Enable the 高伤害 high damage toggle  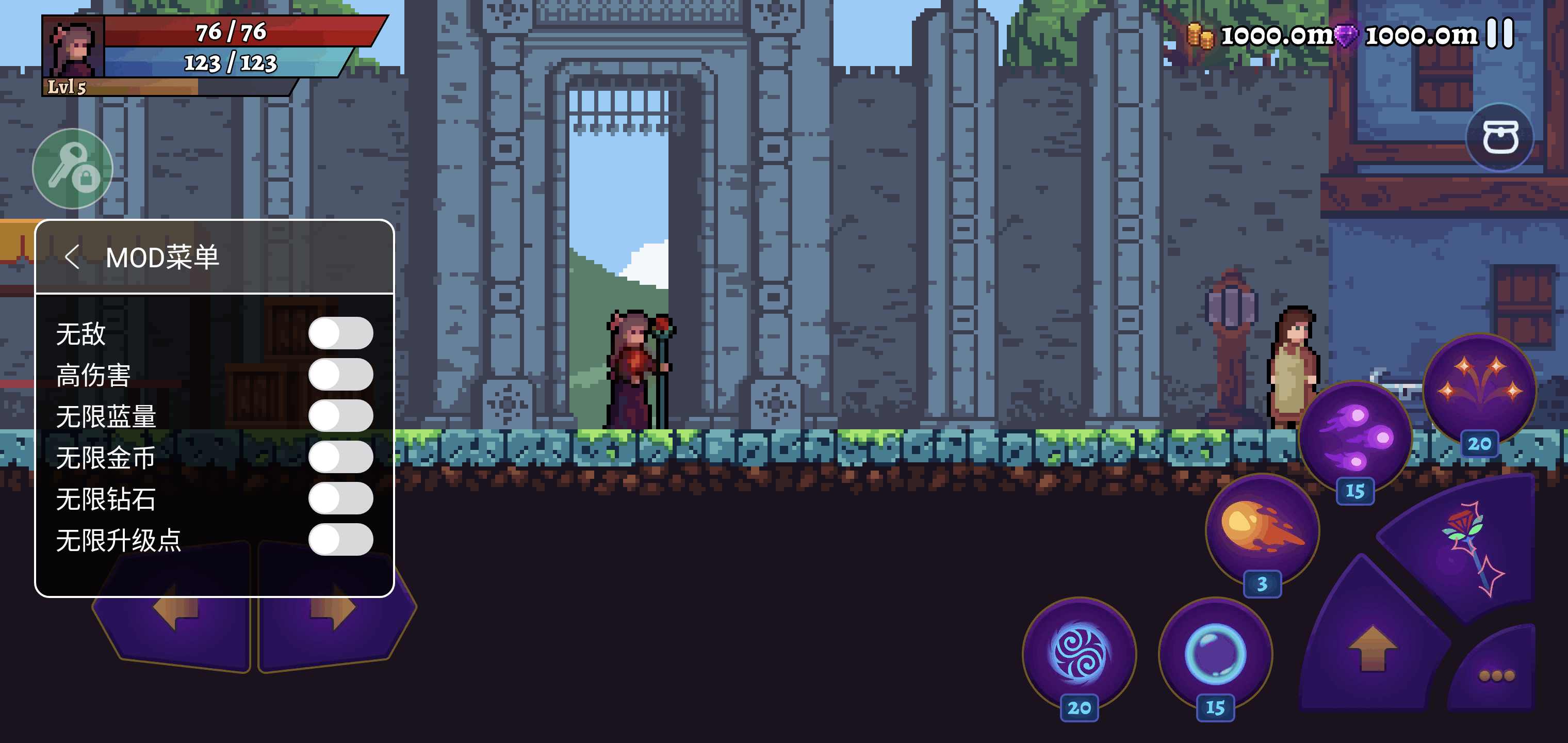click(x=340, y=375)
